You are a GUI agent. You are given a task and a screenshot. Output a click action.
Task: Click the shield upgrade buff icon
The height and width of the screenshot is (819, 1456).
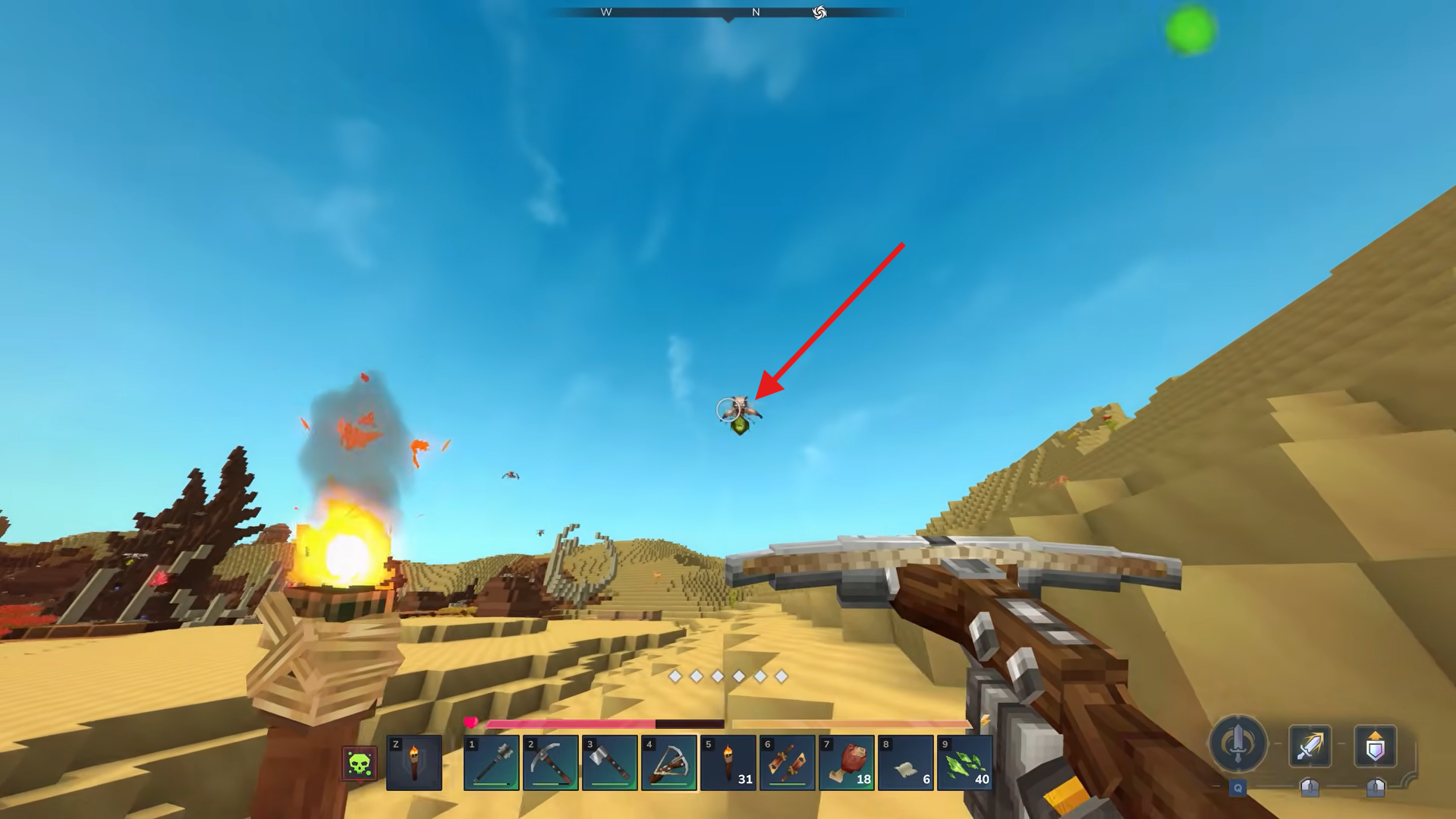pyautogui.click(x=1376, y=746)
